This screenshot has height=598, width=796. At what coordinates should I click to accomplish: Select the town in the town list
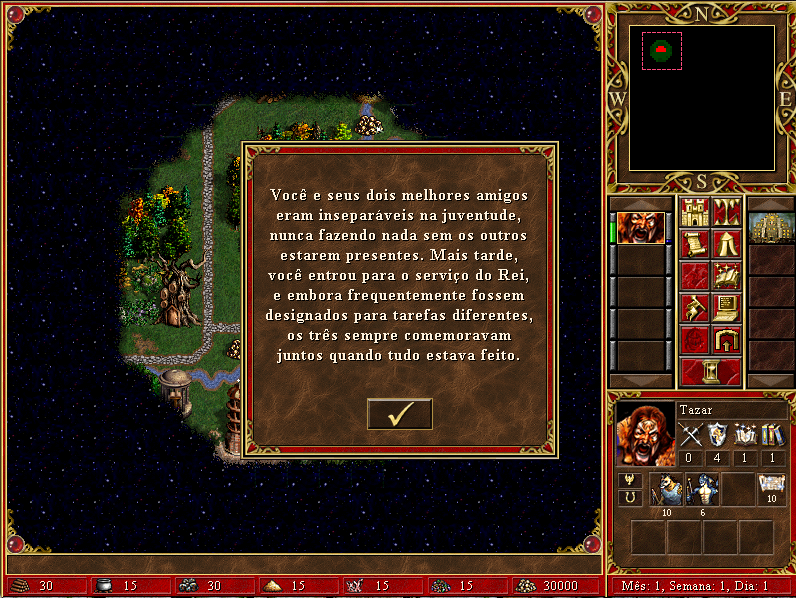tap(771, 227)
